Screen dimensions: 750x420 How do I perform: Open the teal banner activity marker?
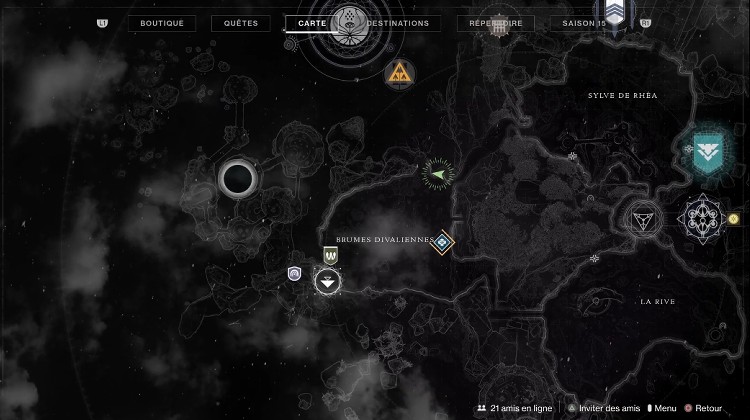pos(708,152)
